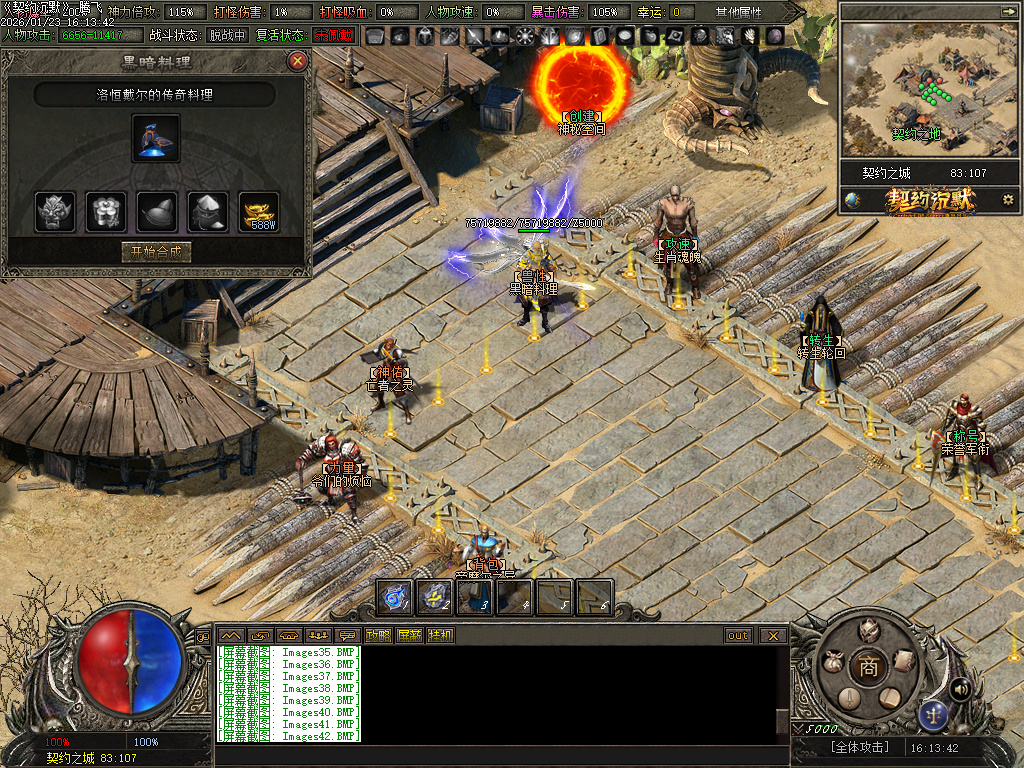Open the 商 shop button
This screenshot has height=768, width=1024.
pos(869,668)
